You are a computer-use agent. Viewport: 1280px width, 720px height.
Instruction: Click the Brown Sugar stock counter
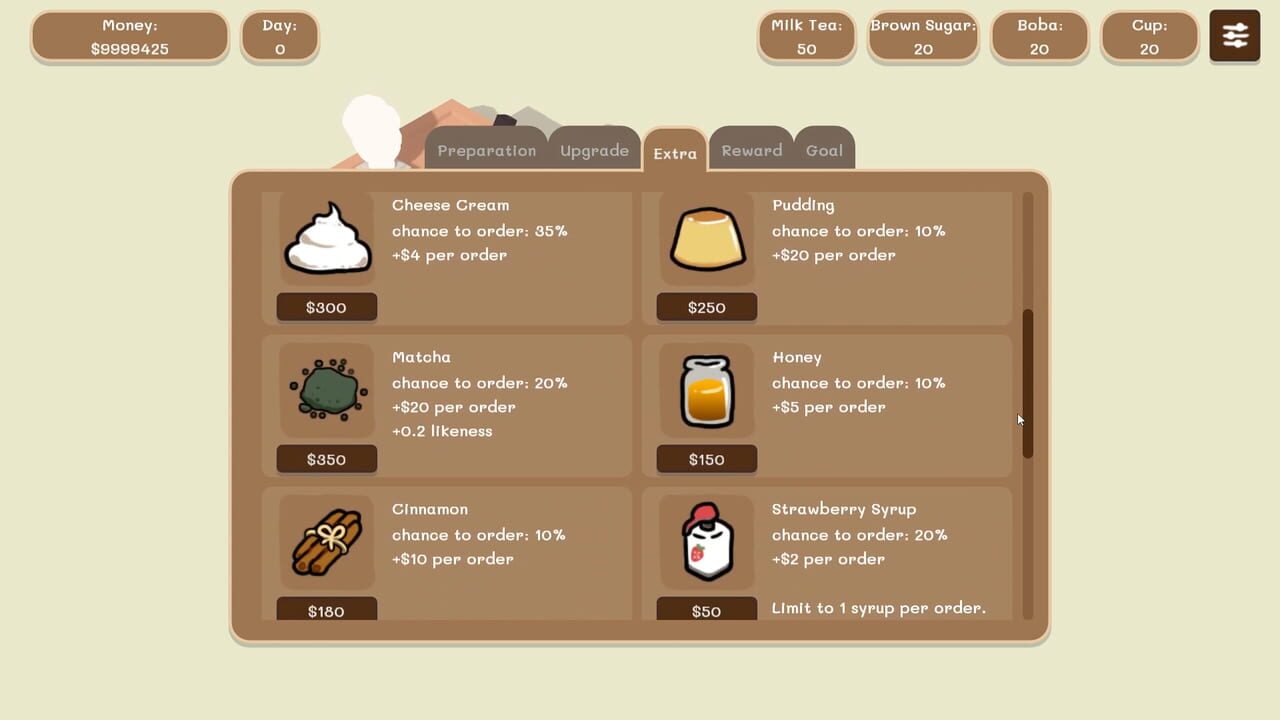pyautogui.click(x=922, y=36)
